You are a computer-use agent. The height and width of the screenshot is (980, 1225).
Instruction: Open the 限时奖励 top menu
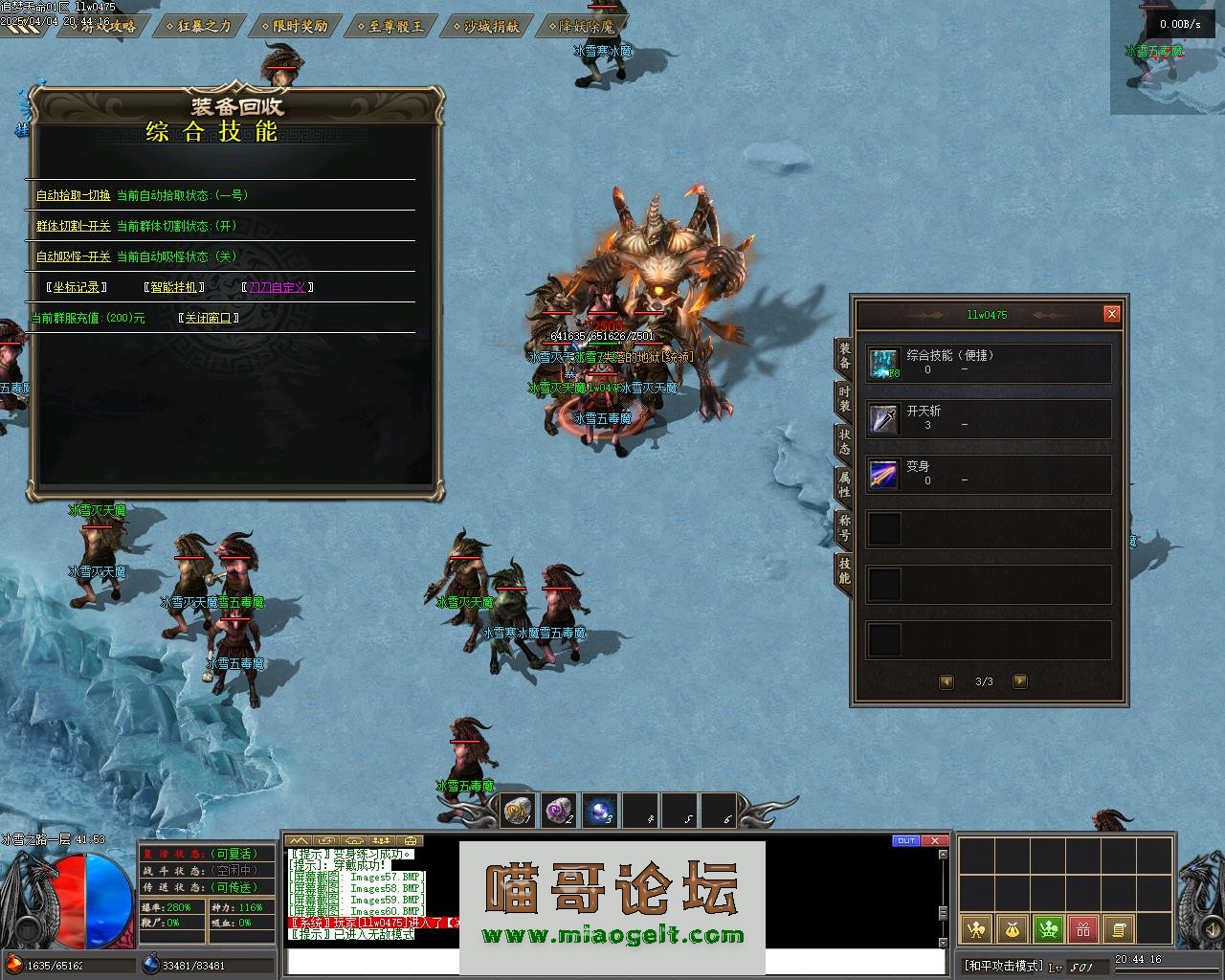point(300,26)
